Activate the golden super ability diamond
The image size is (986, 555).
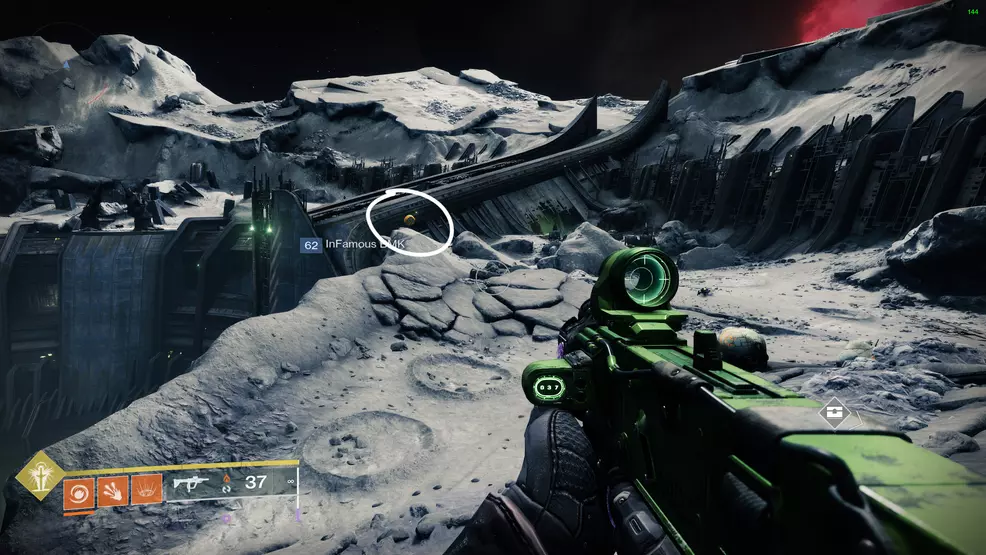pyautogui.click(x=40, y=475)
